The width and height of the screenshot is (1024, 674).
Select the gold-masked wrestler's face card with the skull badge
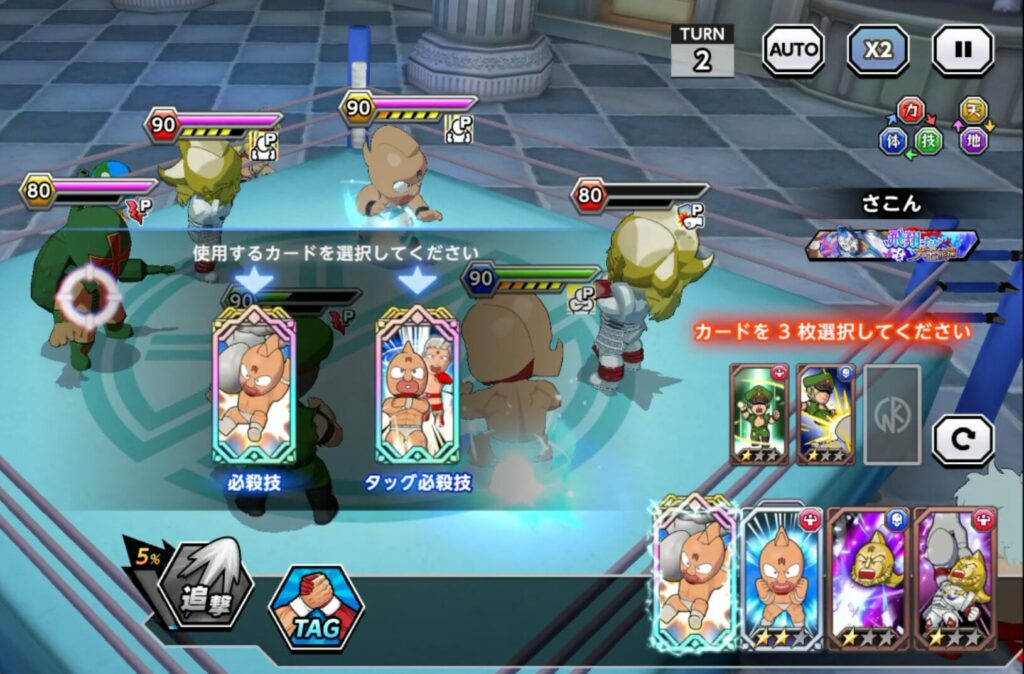point(868,578)
